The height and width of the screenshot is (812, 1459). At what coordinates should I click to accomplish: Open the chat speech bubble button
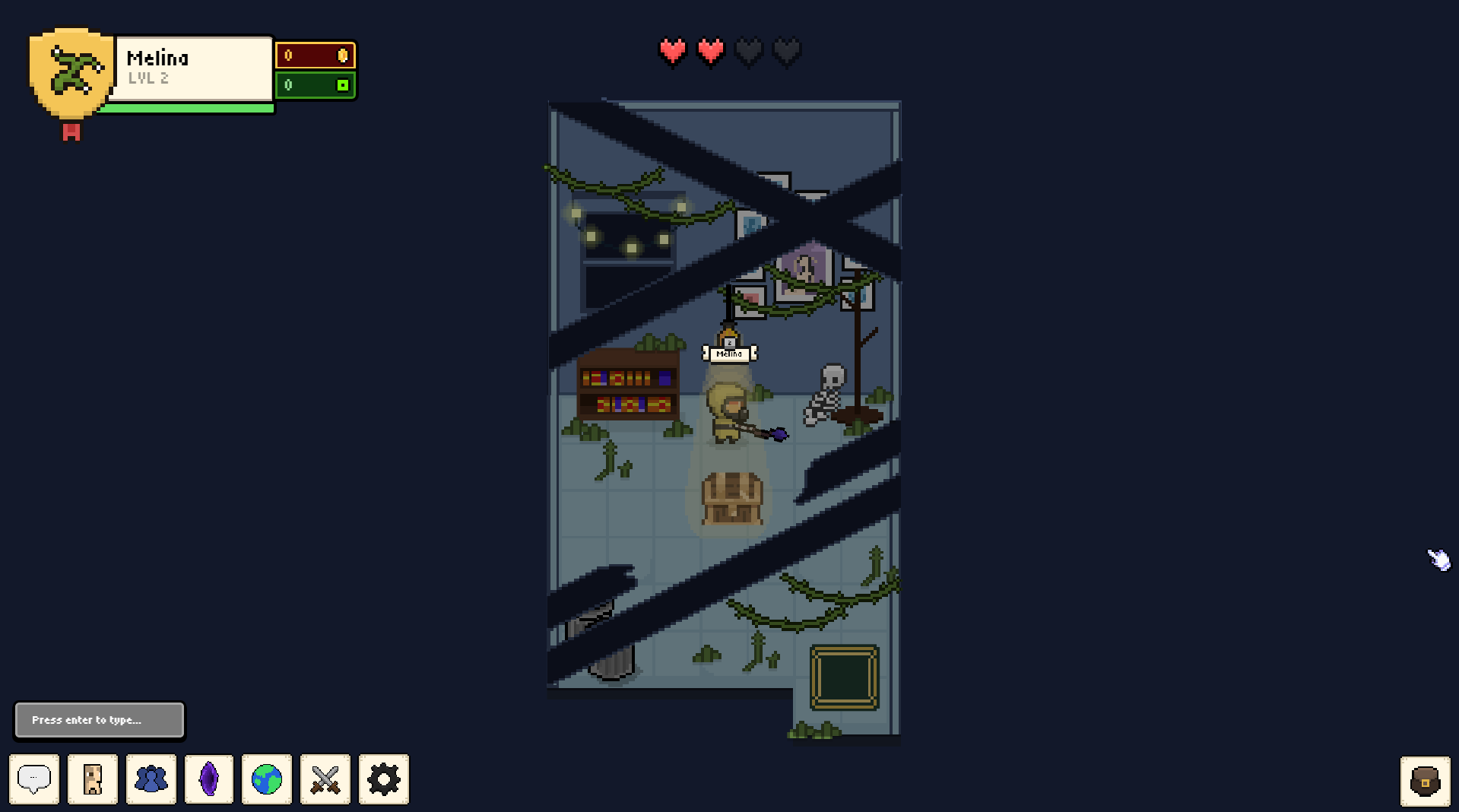(34, 779)
